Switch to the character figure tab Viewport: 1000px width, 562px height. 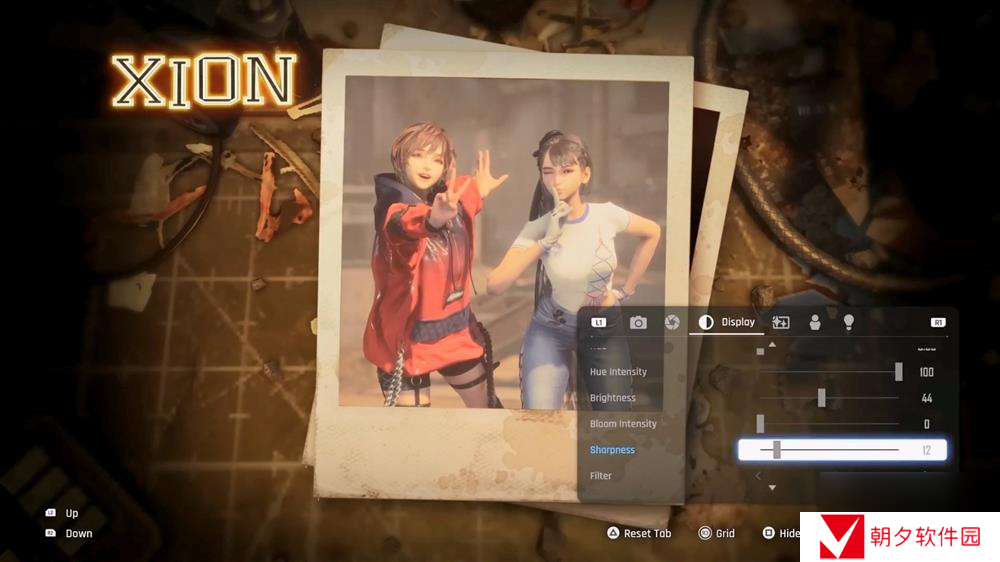click(815, 322)
